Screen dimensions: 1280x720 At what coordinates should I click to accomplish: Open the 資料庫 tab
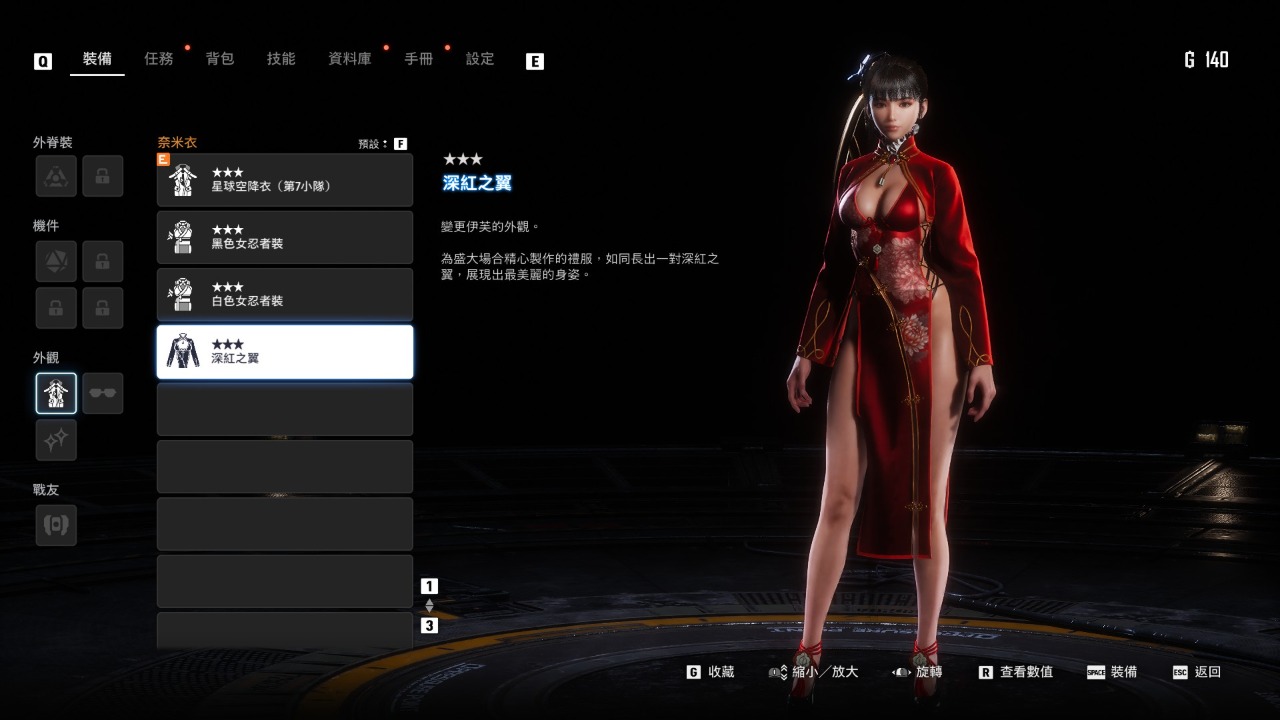click(348, 58)
